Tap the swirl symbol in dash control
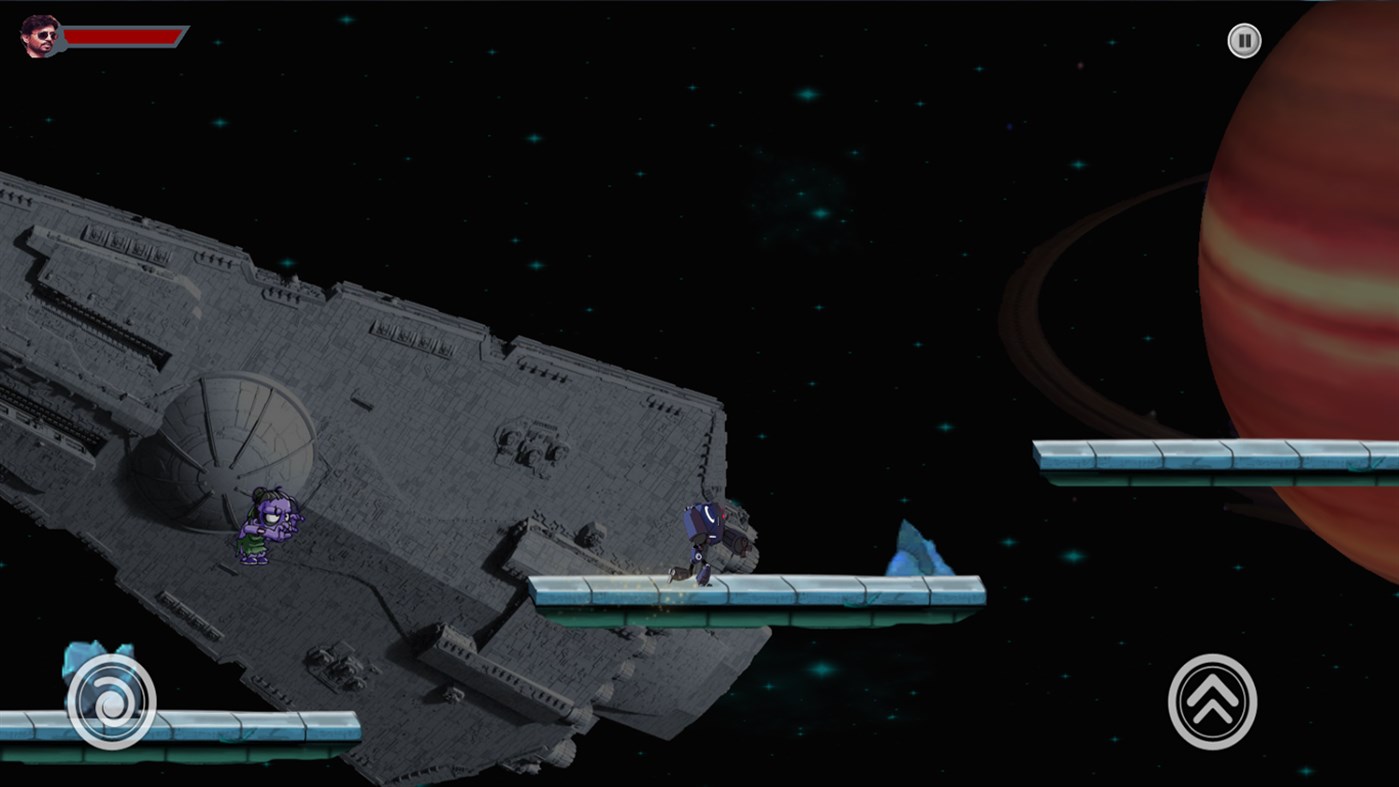The image size is (1399, 787). coord(110,702)
